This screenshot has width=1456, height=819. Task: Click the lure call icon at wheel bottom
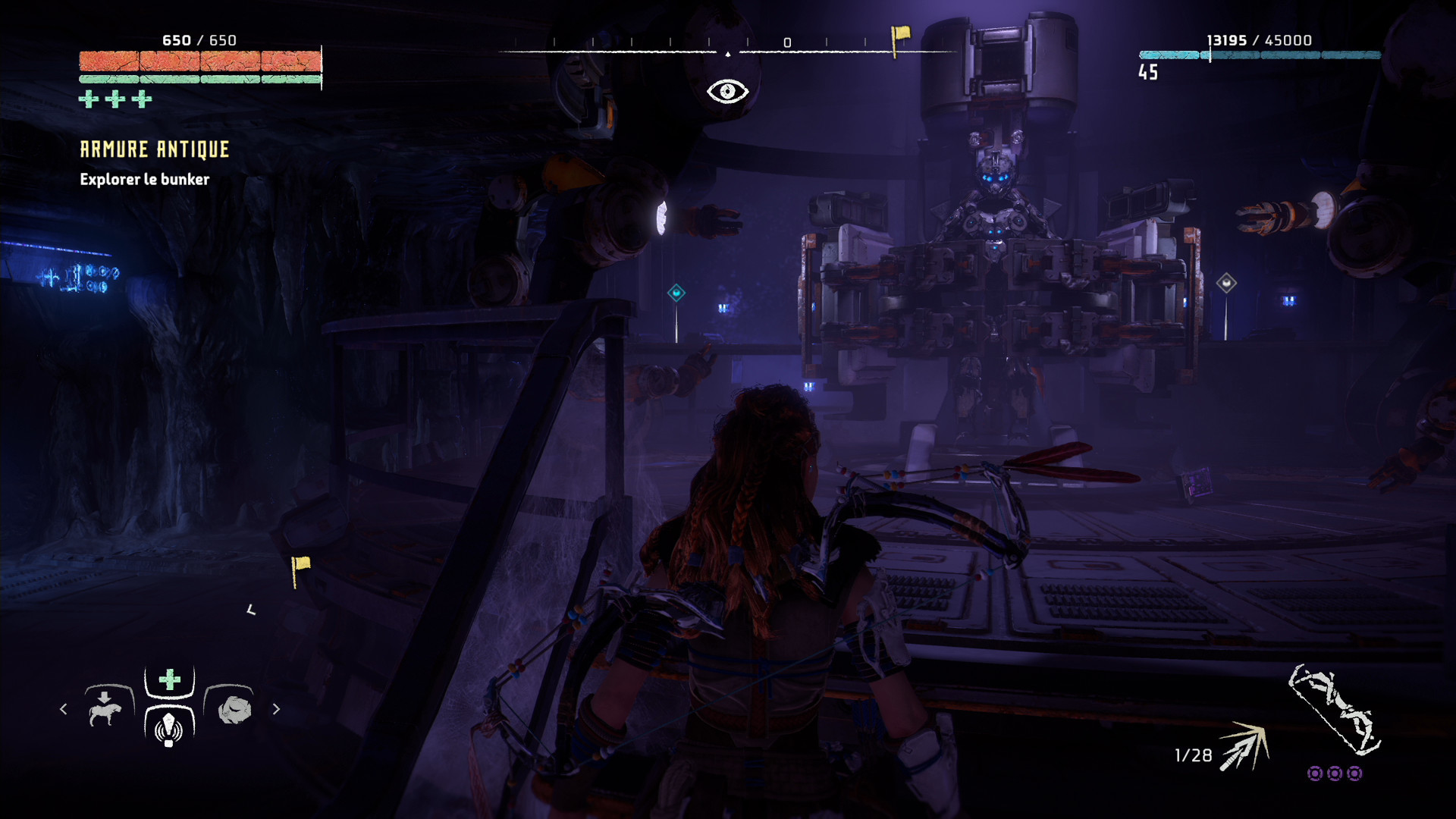[168, 730]
